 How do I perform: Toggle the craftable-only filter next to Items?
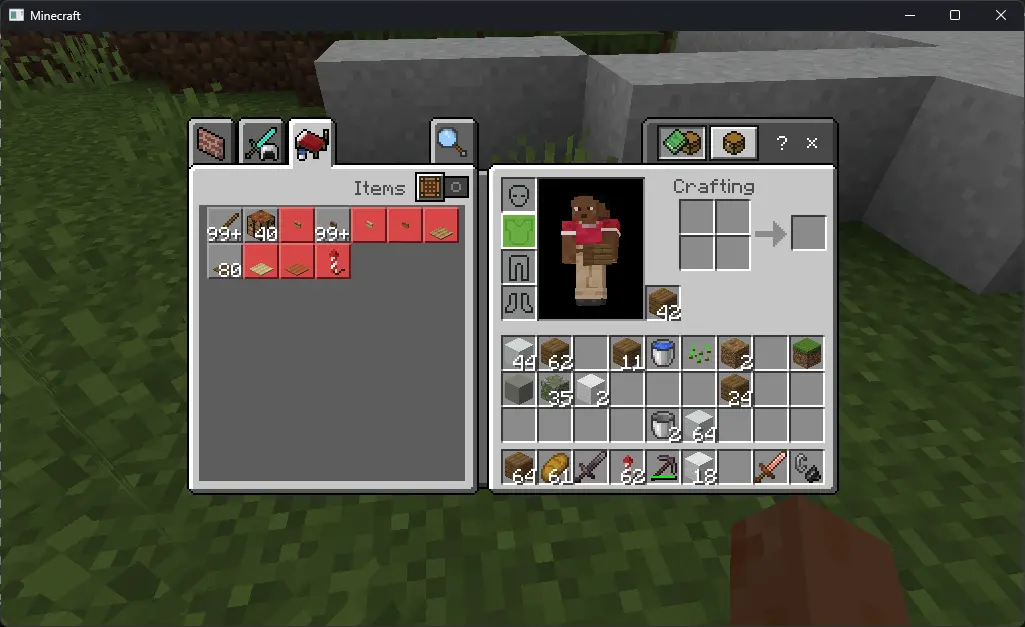pos(443,187)
